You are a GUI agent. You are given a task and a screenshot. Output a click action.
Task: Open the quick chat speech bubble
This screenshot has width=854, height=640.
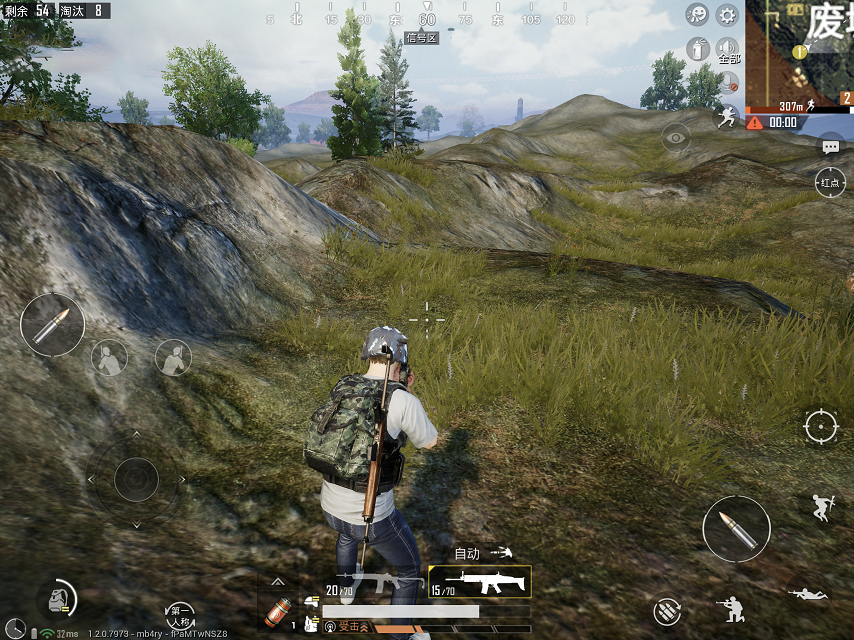point(830,146)
